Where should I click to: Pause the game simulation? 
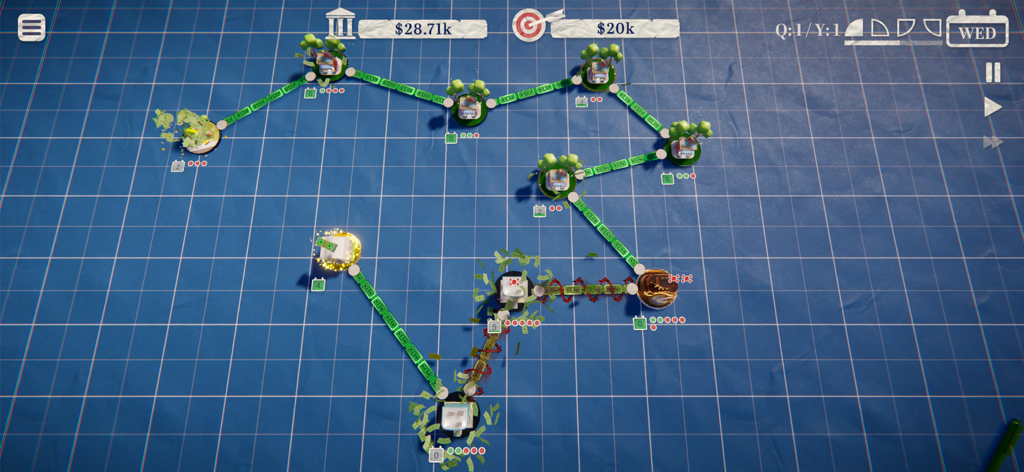click(993, 72)
